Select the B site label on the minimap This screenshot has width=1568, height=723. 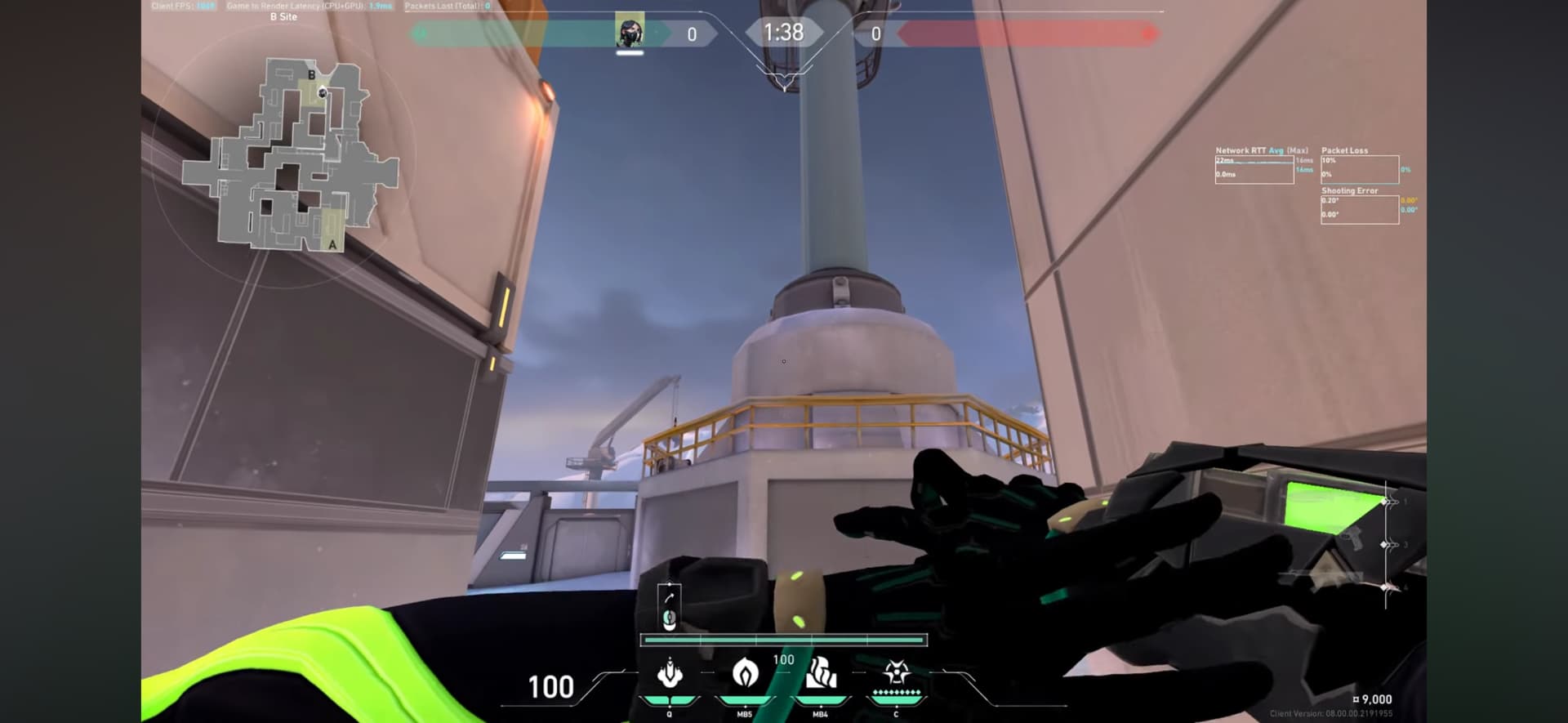point(311,75)
